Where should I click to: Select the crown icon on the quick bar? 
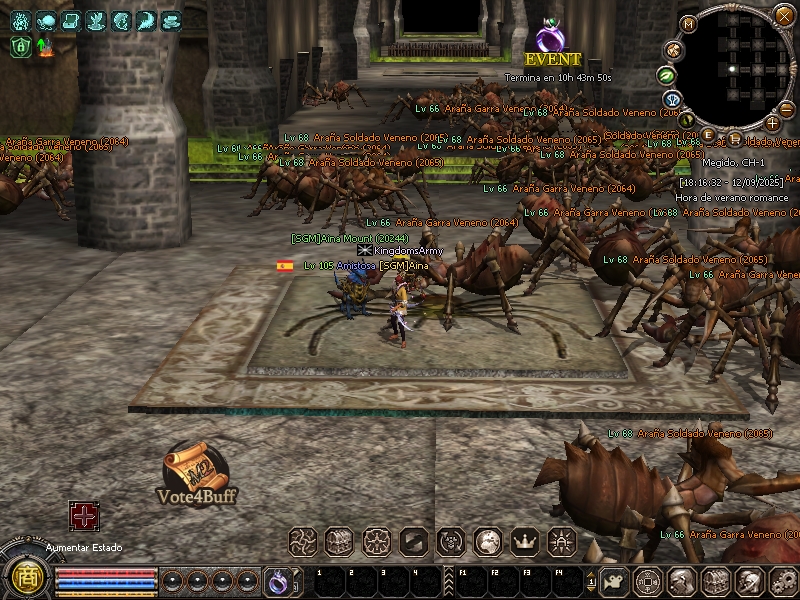pos(524,542)
